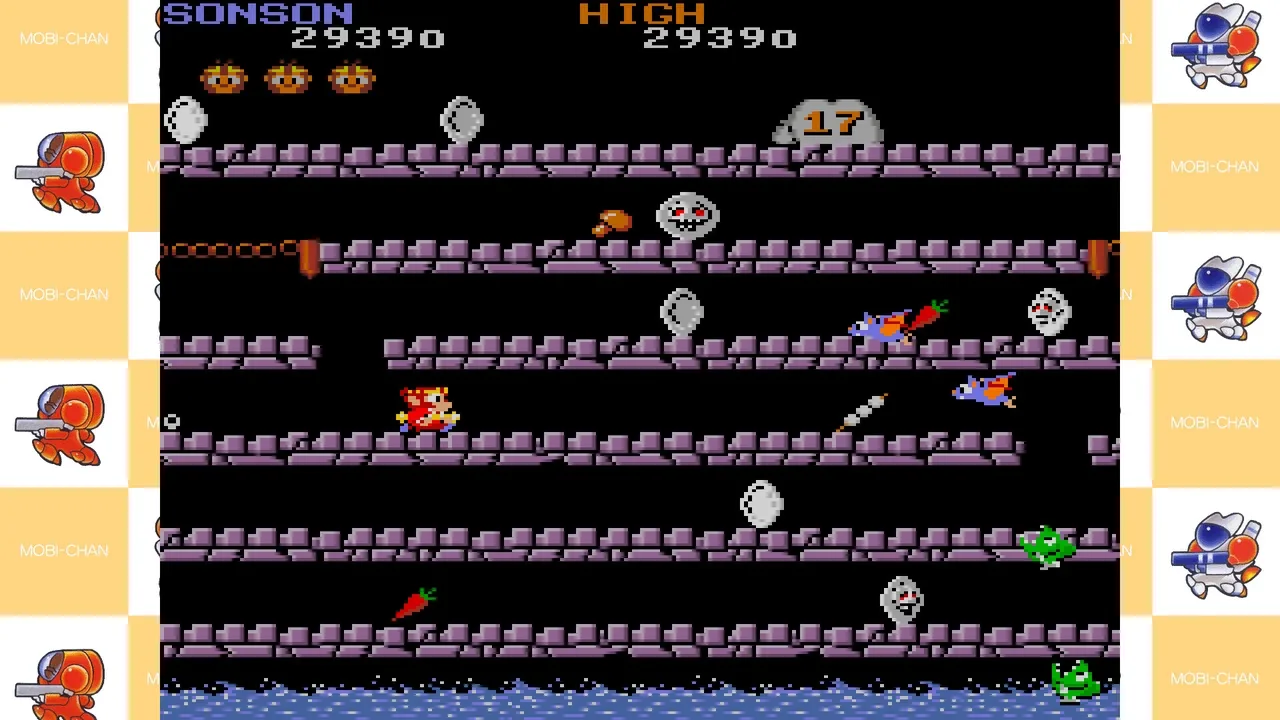Click the white balloon near the top platform

tap(461, 120)
